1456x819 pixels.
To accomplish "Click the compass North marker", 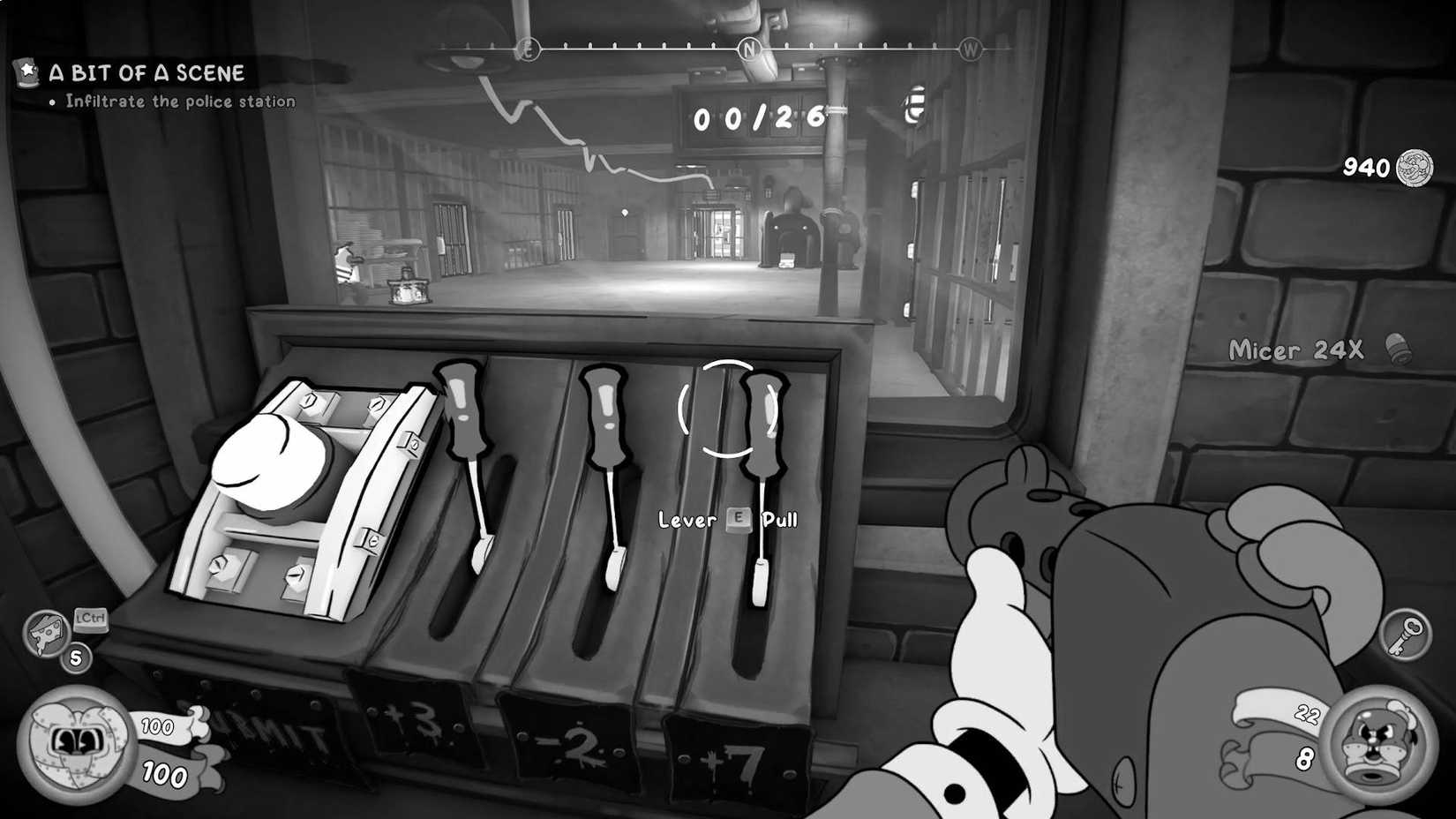I will 750,49.
